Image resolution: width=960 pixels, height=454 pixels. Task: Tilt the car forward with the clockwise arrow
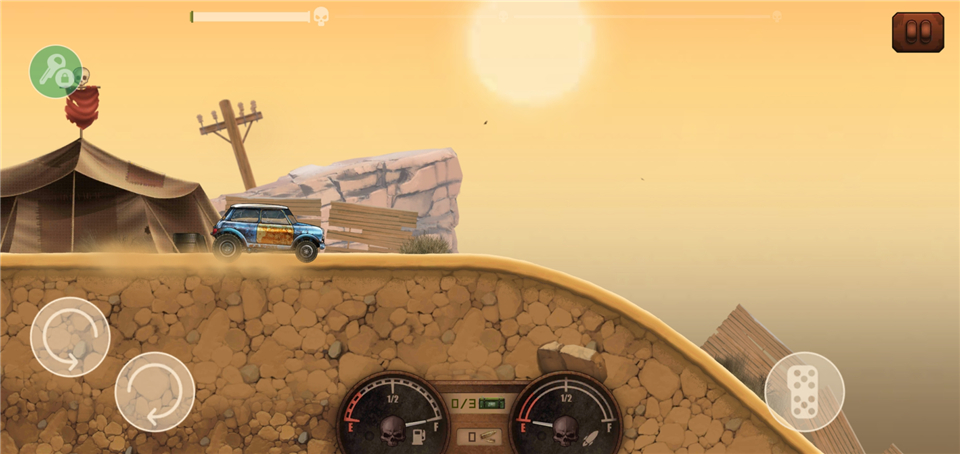155,391
